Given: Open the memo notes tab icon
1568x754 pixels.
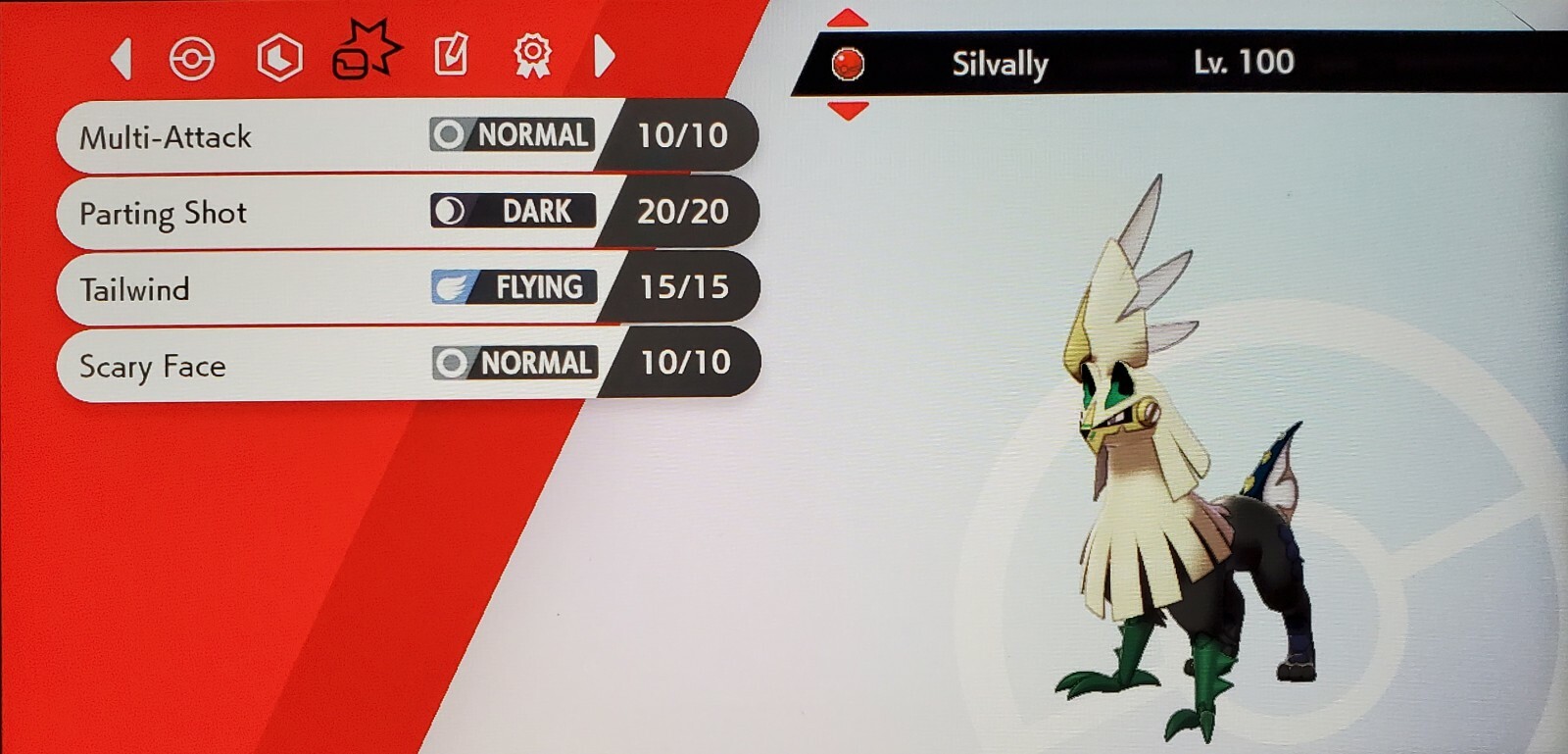Looking at the screenshot, I should click(x=449, y=56).
